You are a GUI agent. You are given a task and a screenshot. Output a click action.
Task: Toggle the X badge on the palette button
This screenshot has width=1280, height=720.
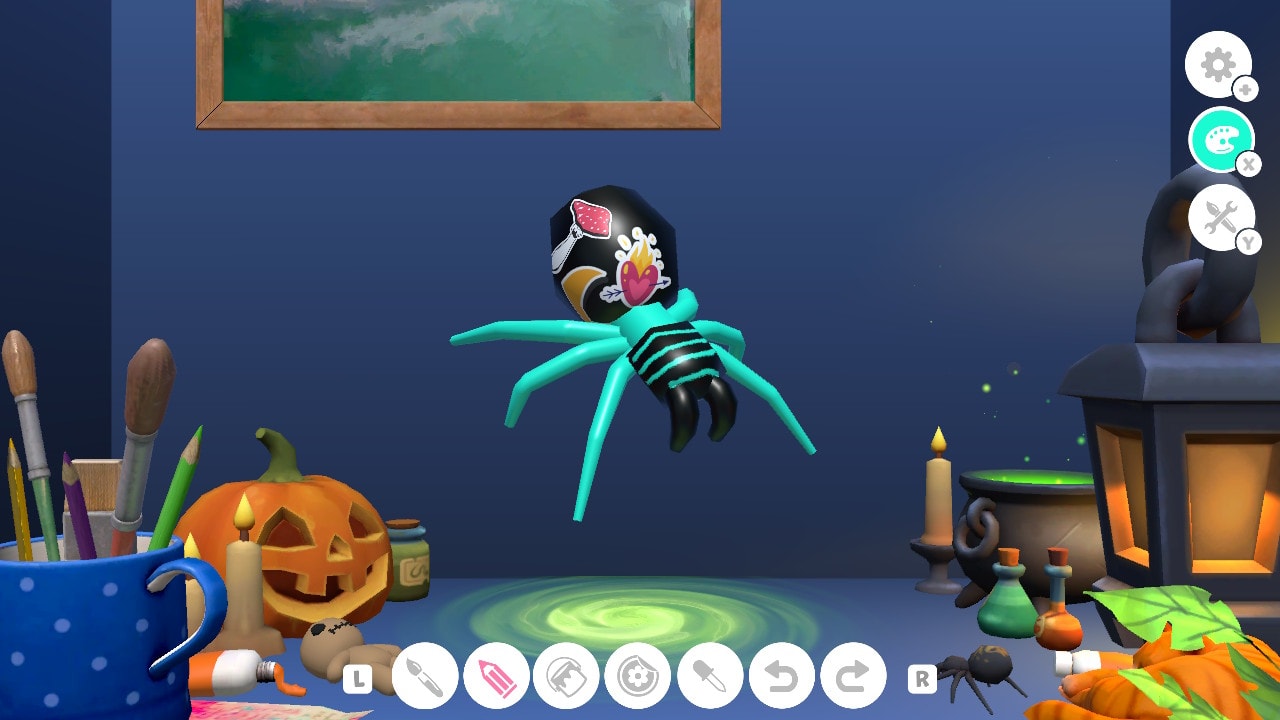(1250, 163)
